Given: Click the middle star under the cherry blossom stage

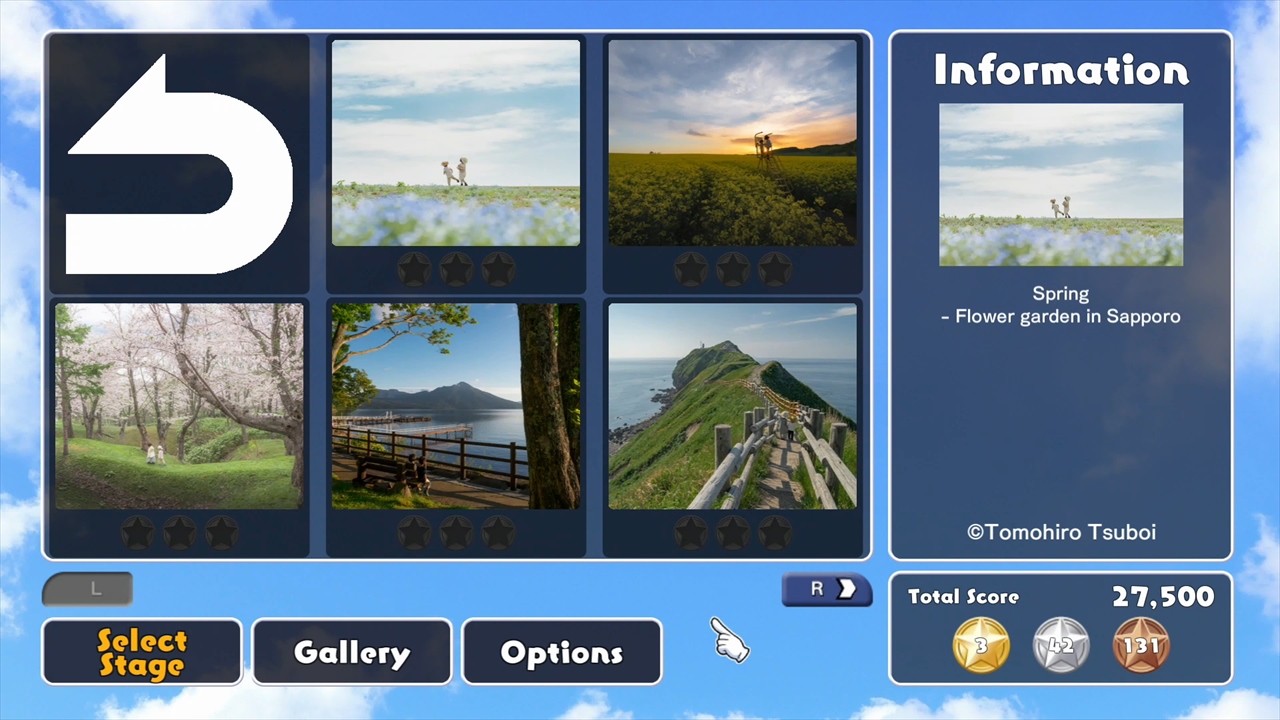Looking at the screenshot, I should 178,533.
